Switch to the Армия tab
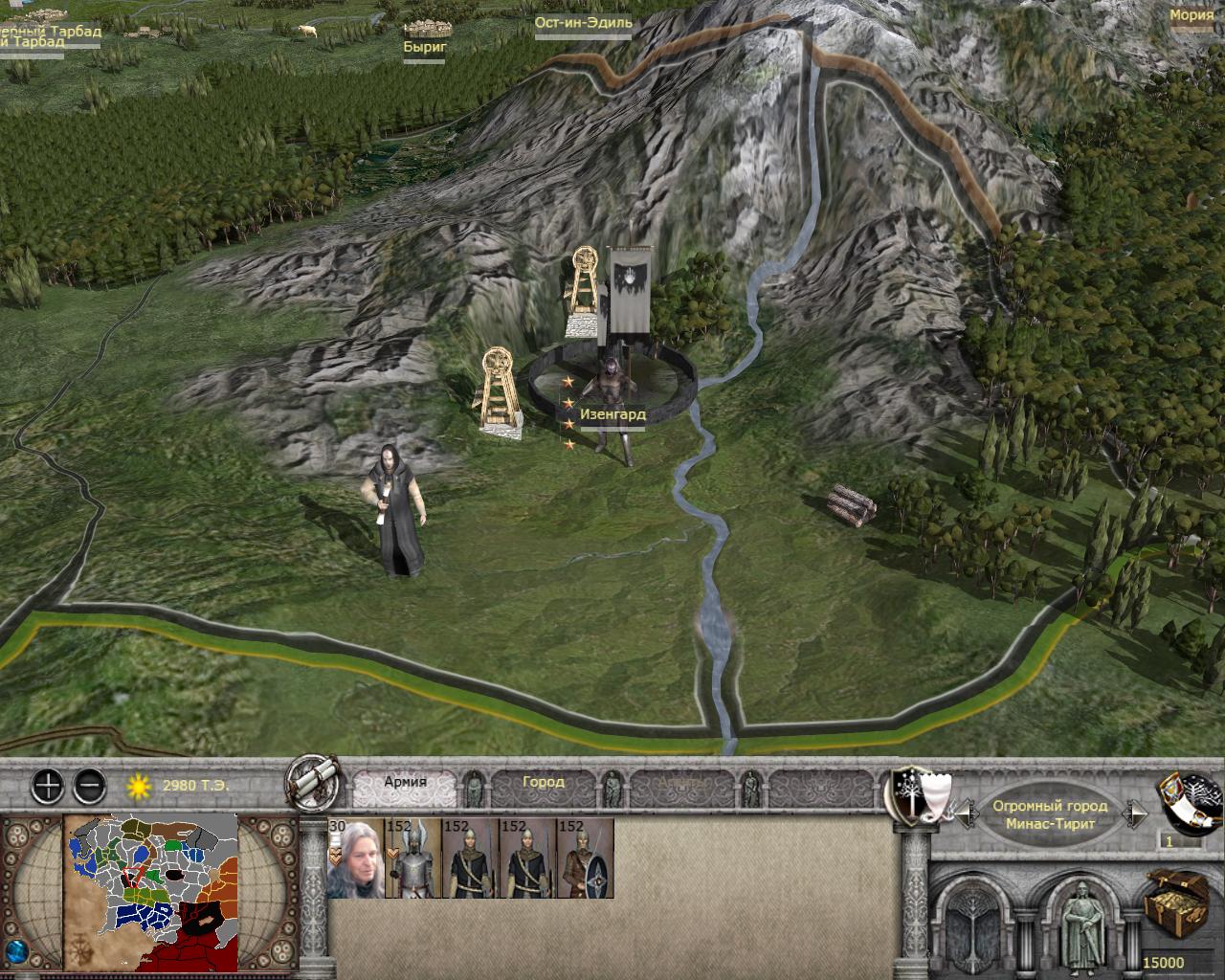Screen dimensions: 1225x980 click(x=405, y=782)
